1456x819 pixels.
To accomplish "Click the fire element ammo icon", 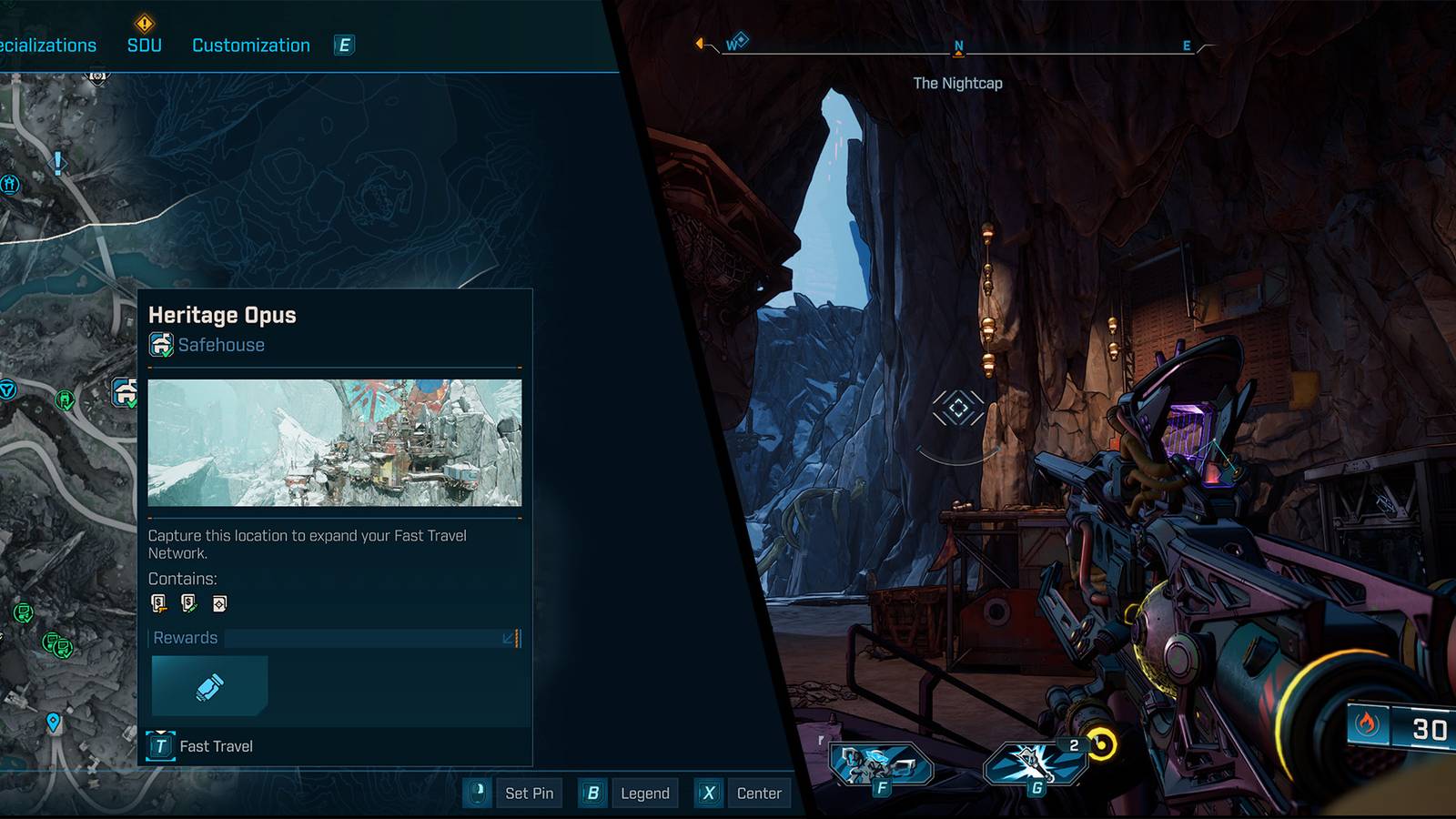I will [1367, 725].
